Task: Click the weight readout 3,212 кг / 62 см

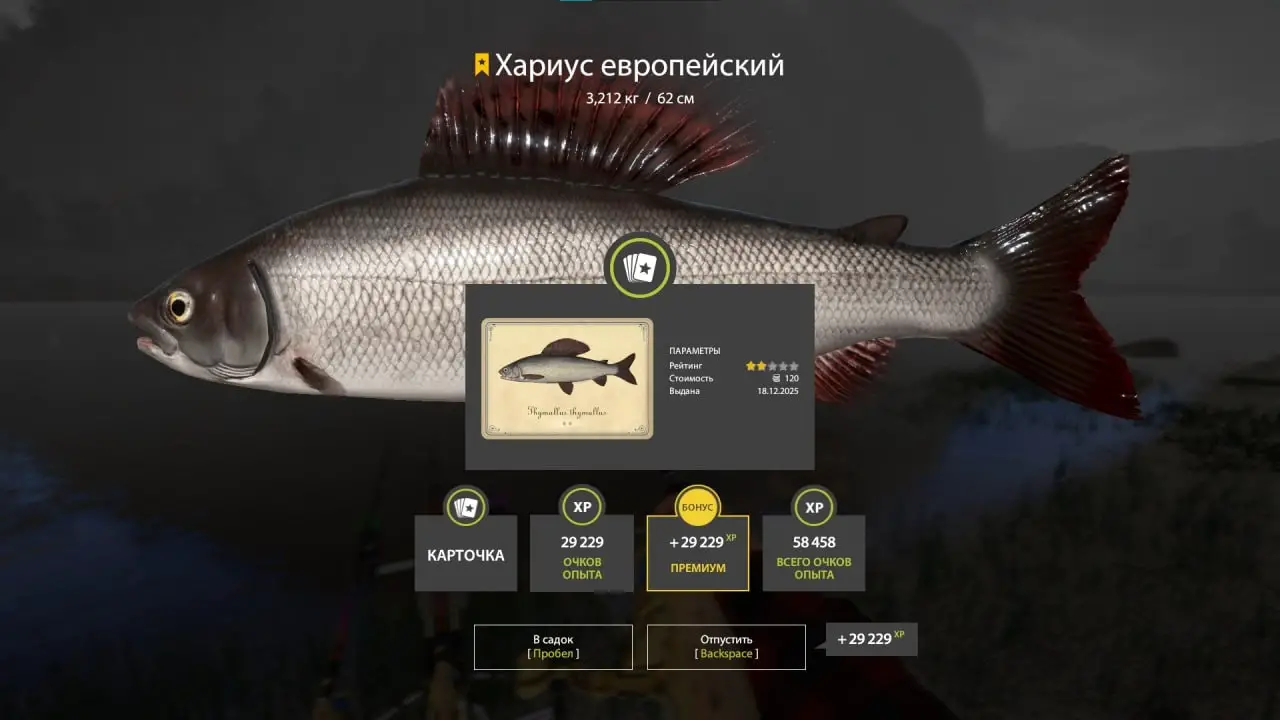Action: point(640,99)
